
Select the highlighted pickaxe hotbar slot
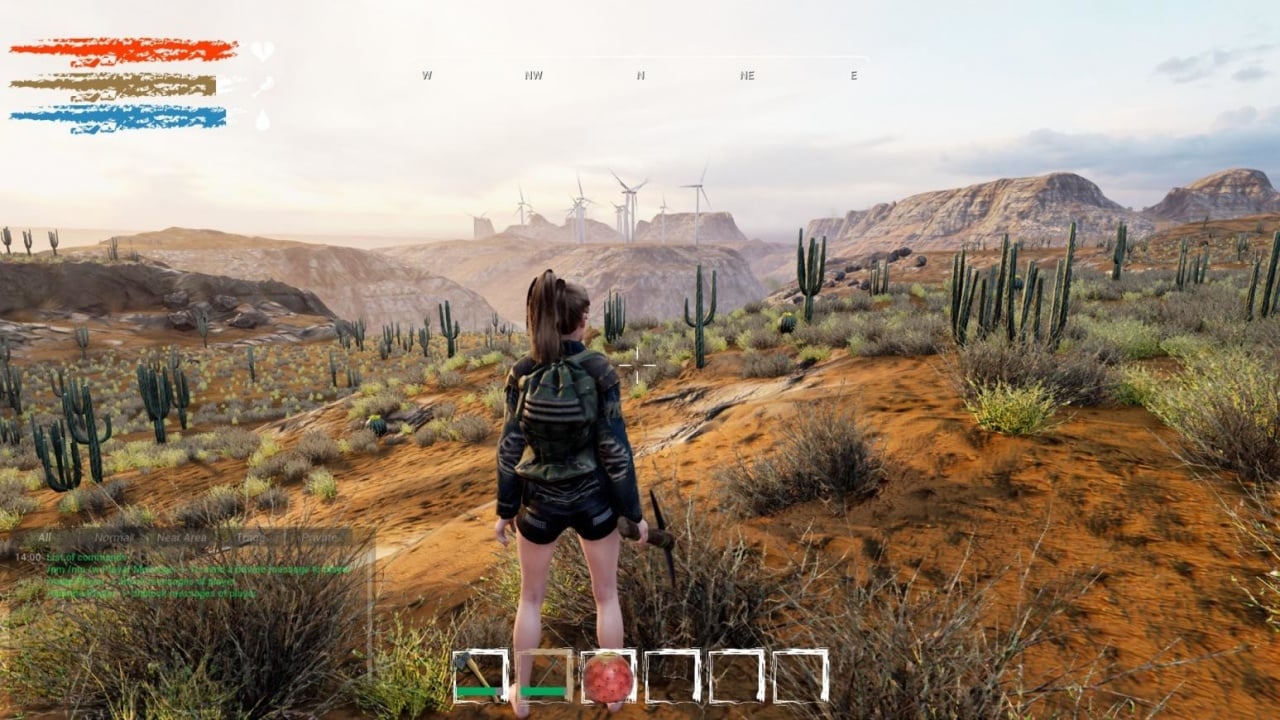[545, 676]
